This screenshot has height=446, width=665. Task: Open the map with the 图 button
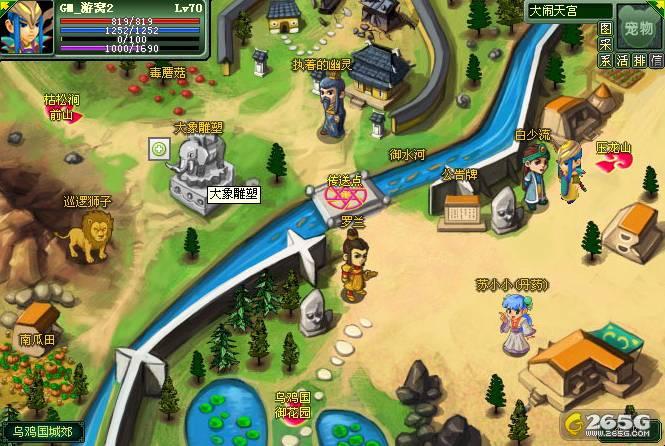coord(605,29)
